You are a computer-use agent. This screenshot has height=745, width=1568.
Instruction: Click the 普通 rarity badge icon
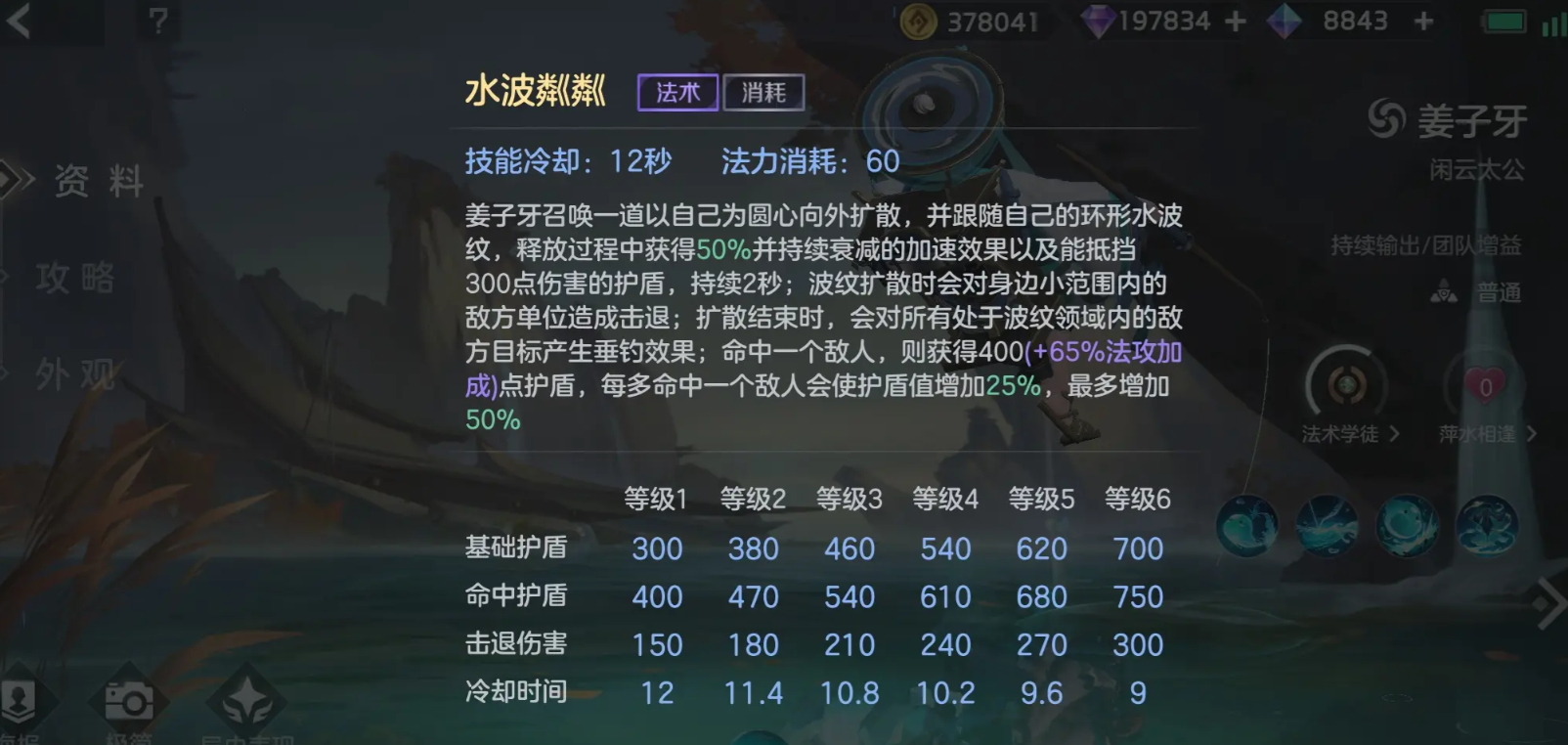[x=1442, y=290]
